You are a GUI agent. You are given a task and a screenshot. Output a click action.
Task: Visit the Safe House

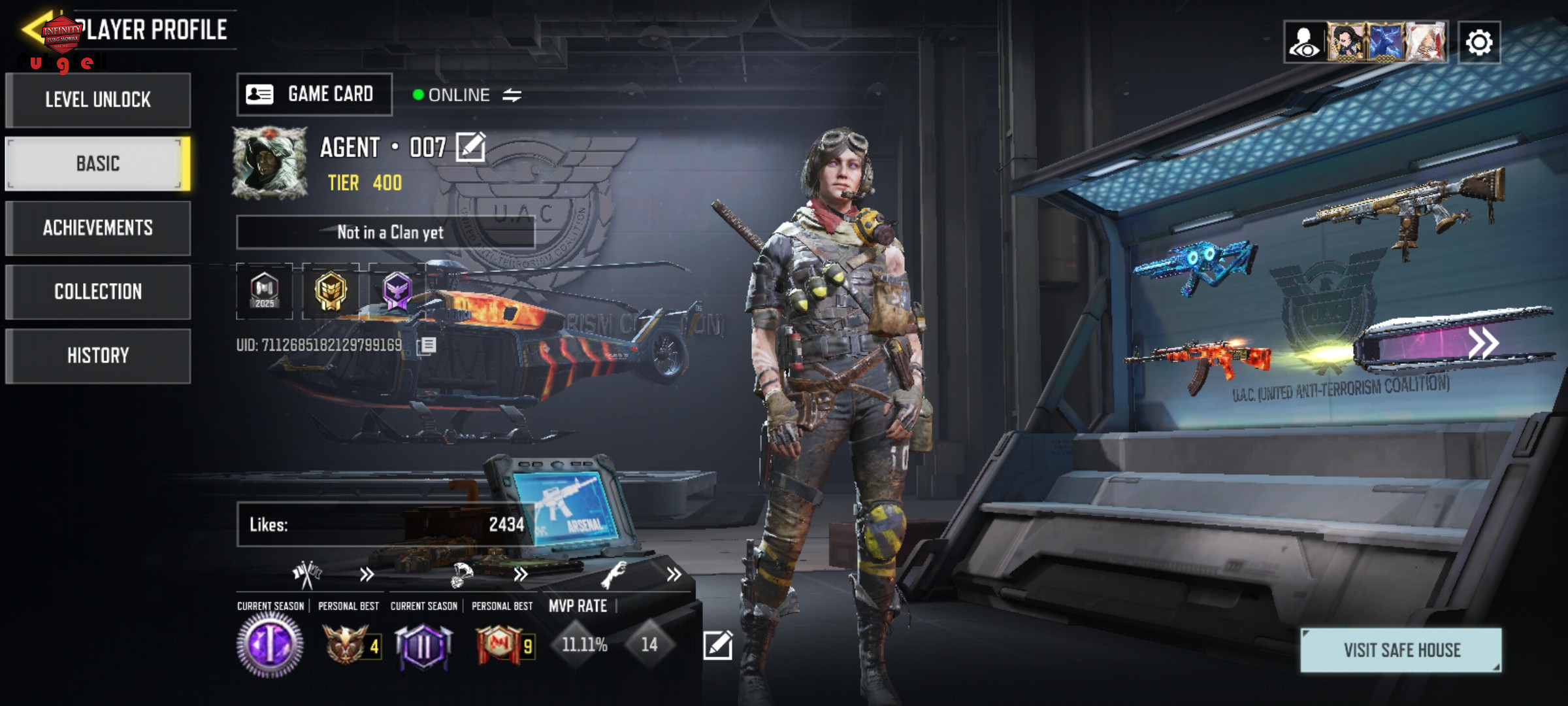tap(1401, 650)
